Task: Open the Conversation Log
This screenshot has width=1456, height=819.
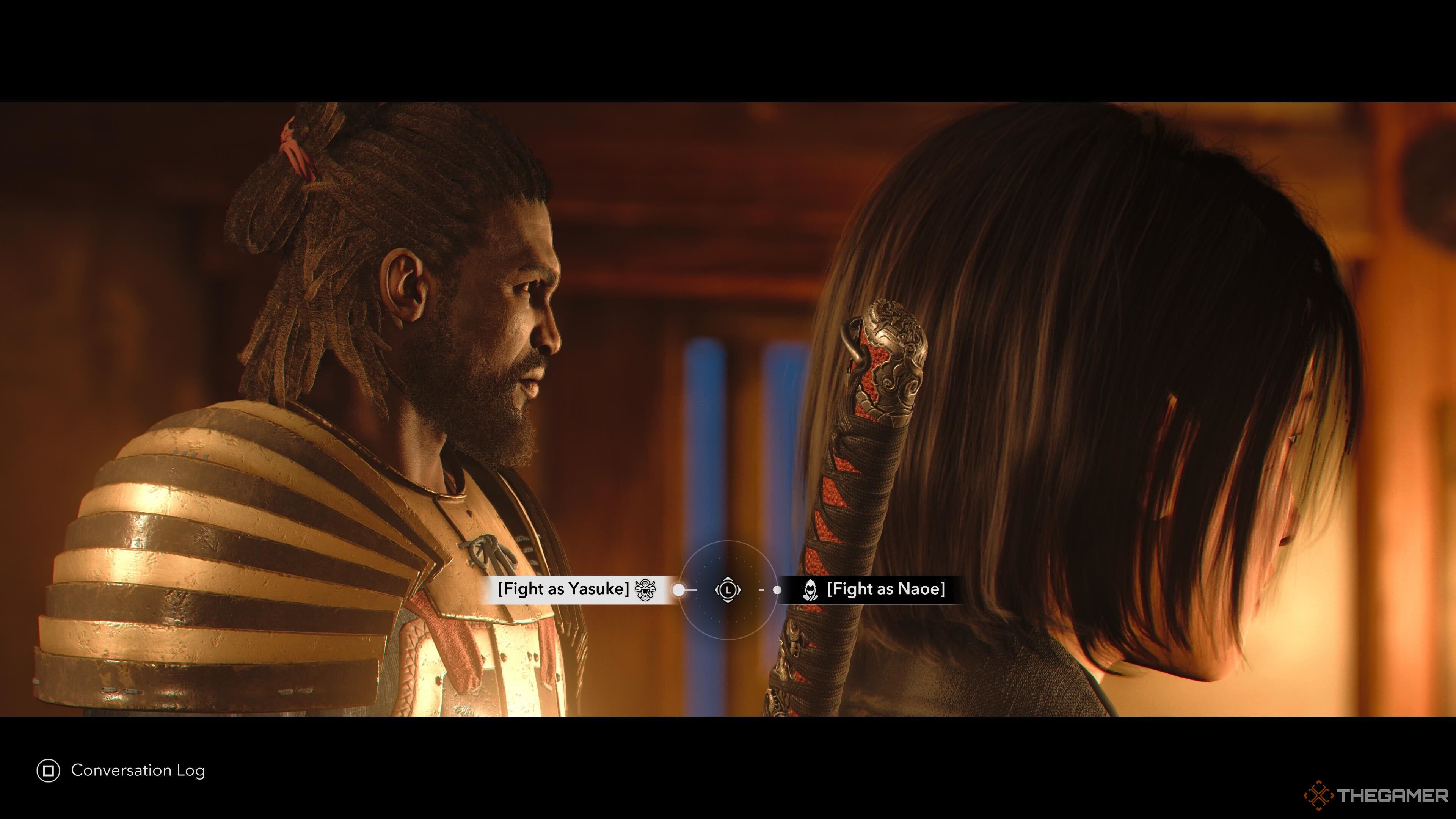Action: point(121,770)
